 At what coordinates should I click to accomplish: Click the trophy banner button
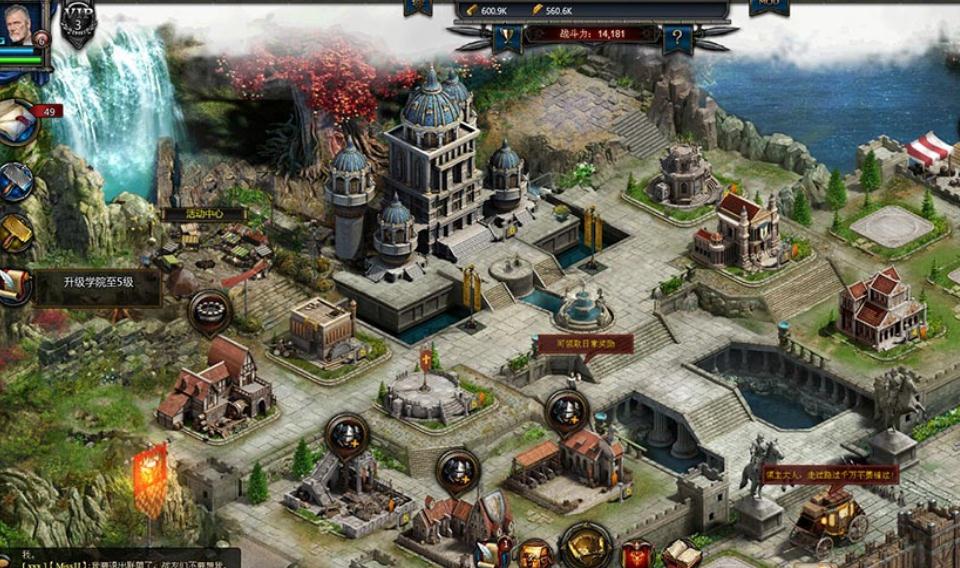click(506, 39)
